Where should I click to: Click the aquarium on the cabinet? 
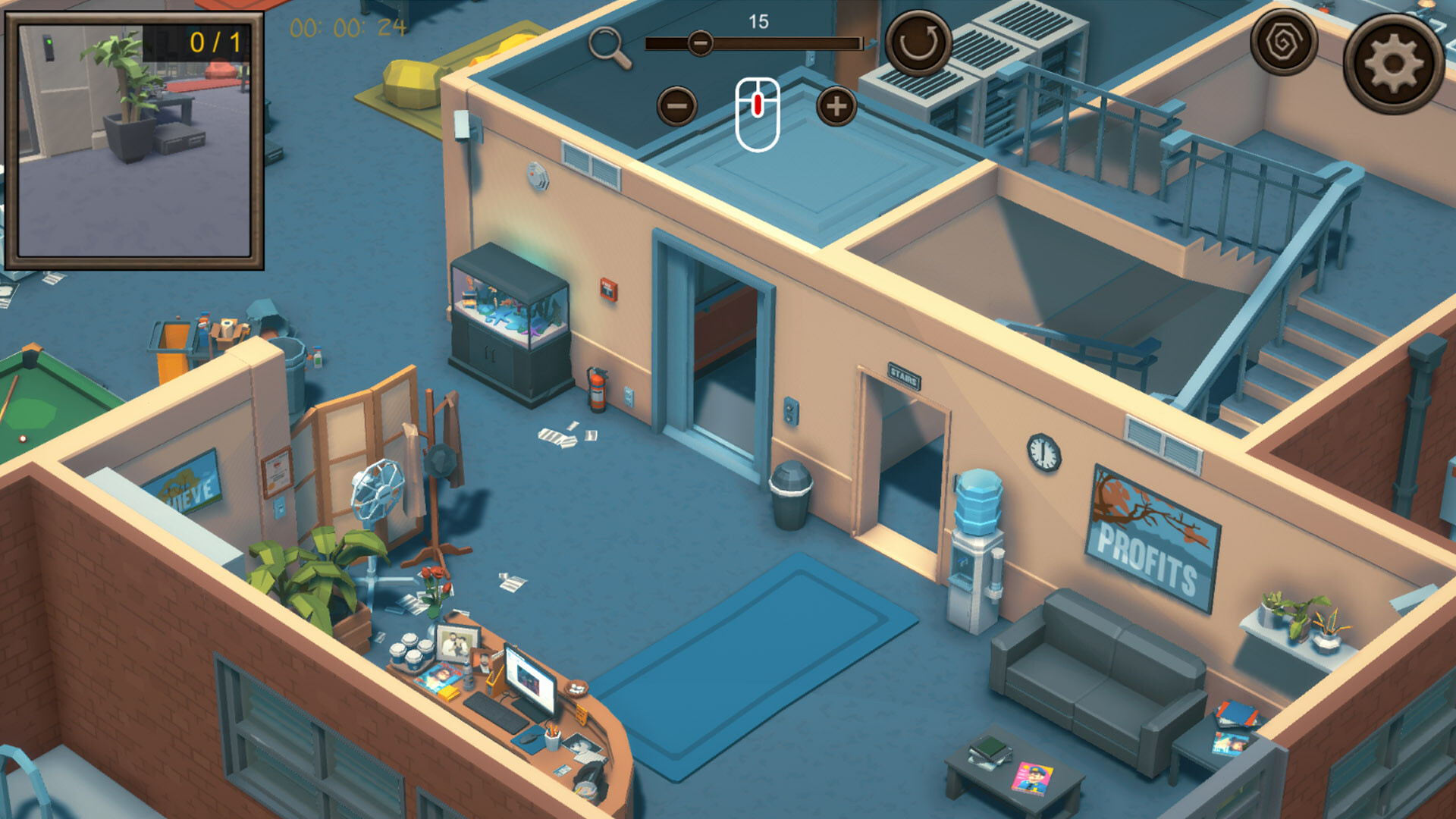coord(510,307)
